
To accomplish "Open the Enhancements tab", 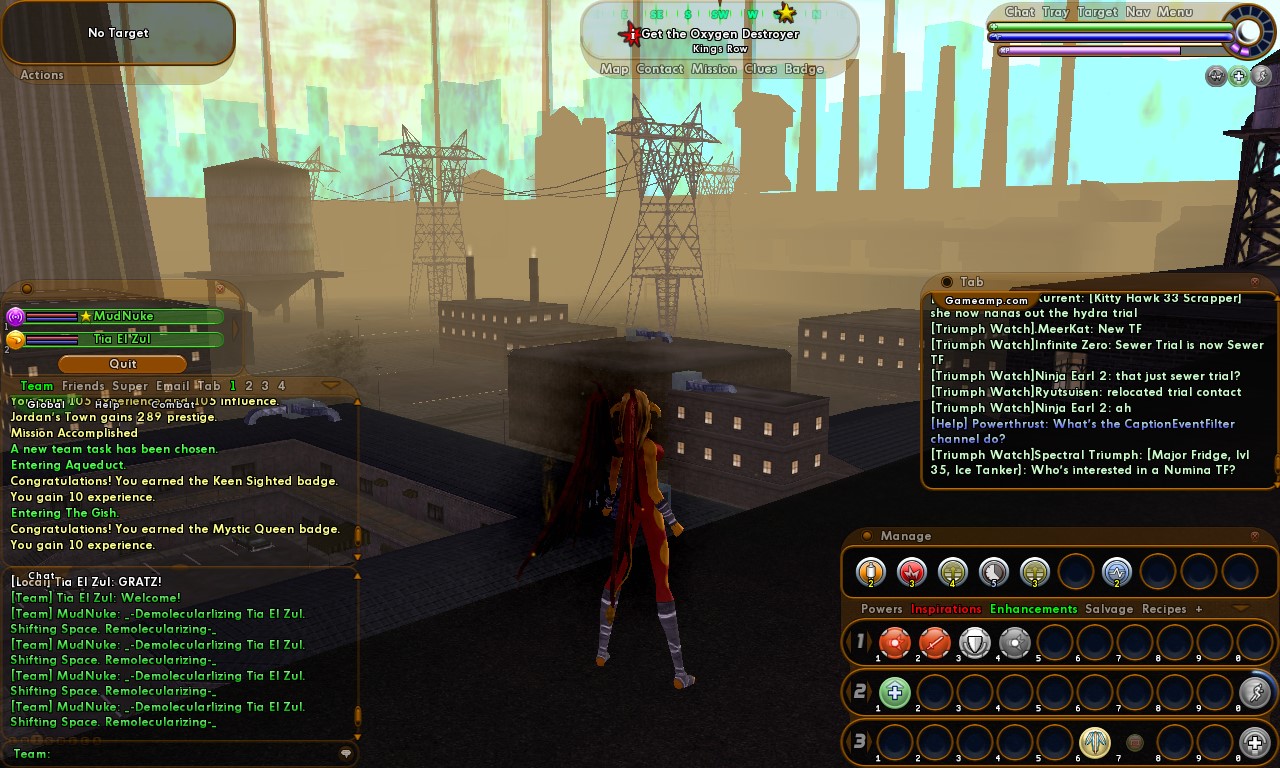I will (x=1033, y=609).
